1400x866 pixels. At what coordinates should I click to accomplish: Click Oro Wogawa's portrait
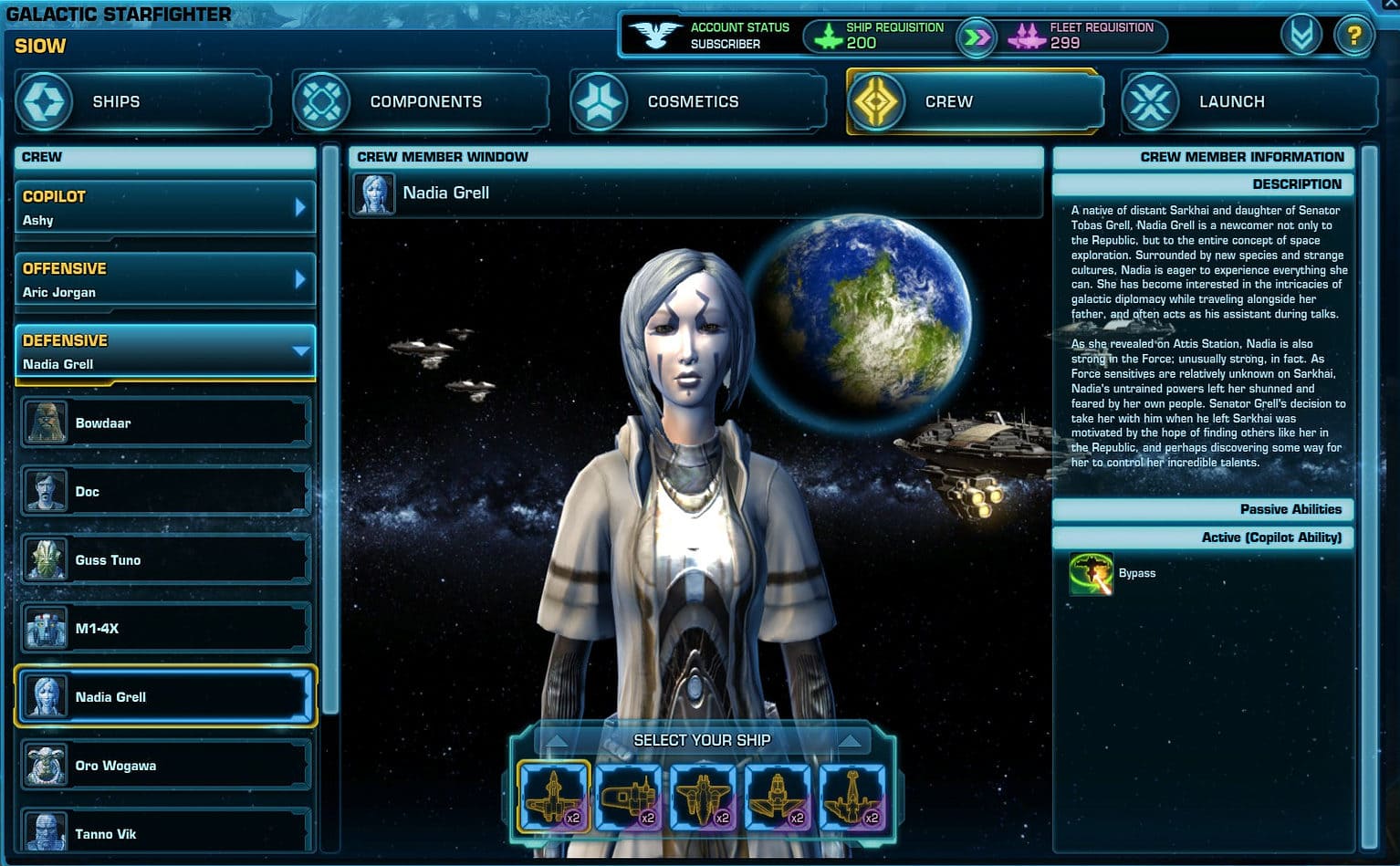click(47, 765)
